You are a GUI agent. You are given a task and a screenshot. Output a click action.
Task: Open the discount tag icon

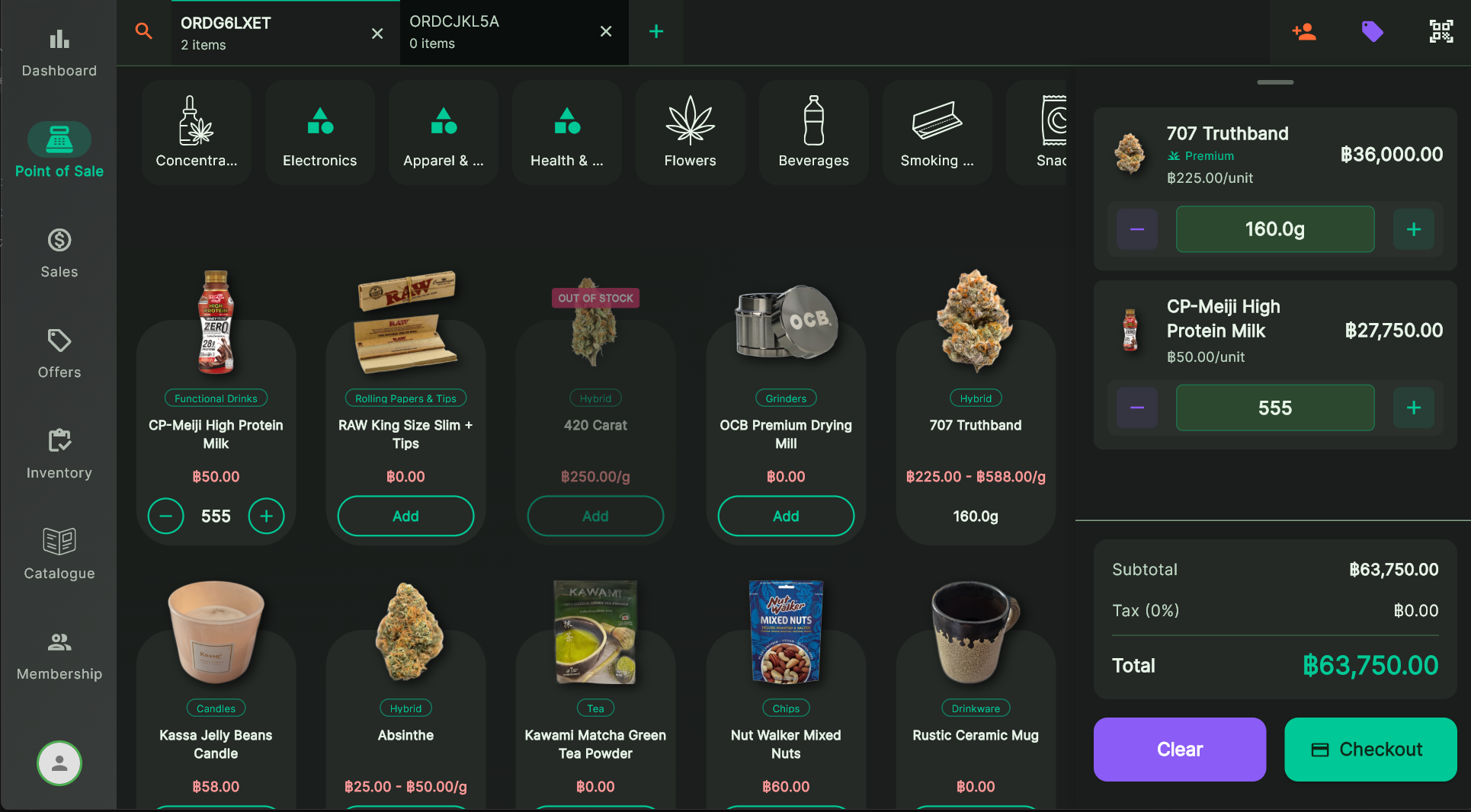tap(1372, 31)
